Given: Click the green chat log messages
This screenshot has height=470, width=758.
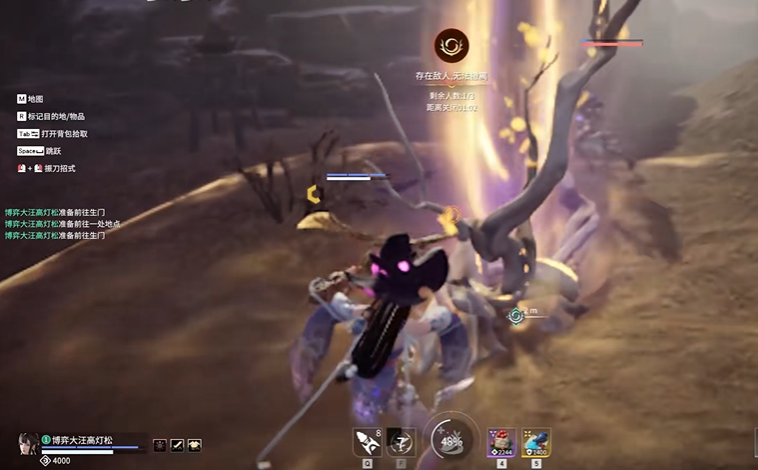Looking at the screenshot, I should click(x=62, y=224).
